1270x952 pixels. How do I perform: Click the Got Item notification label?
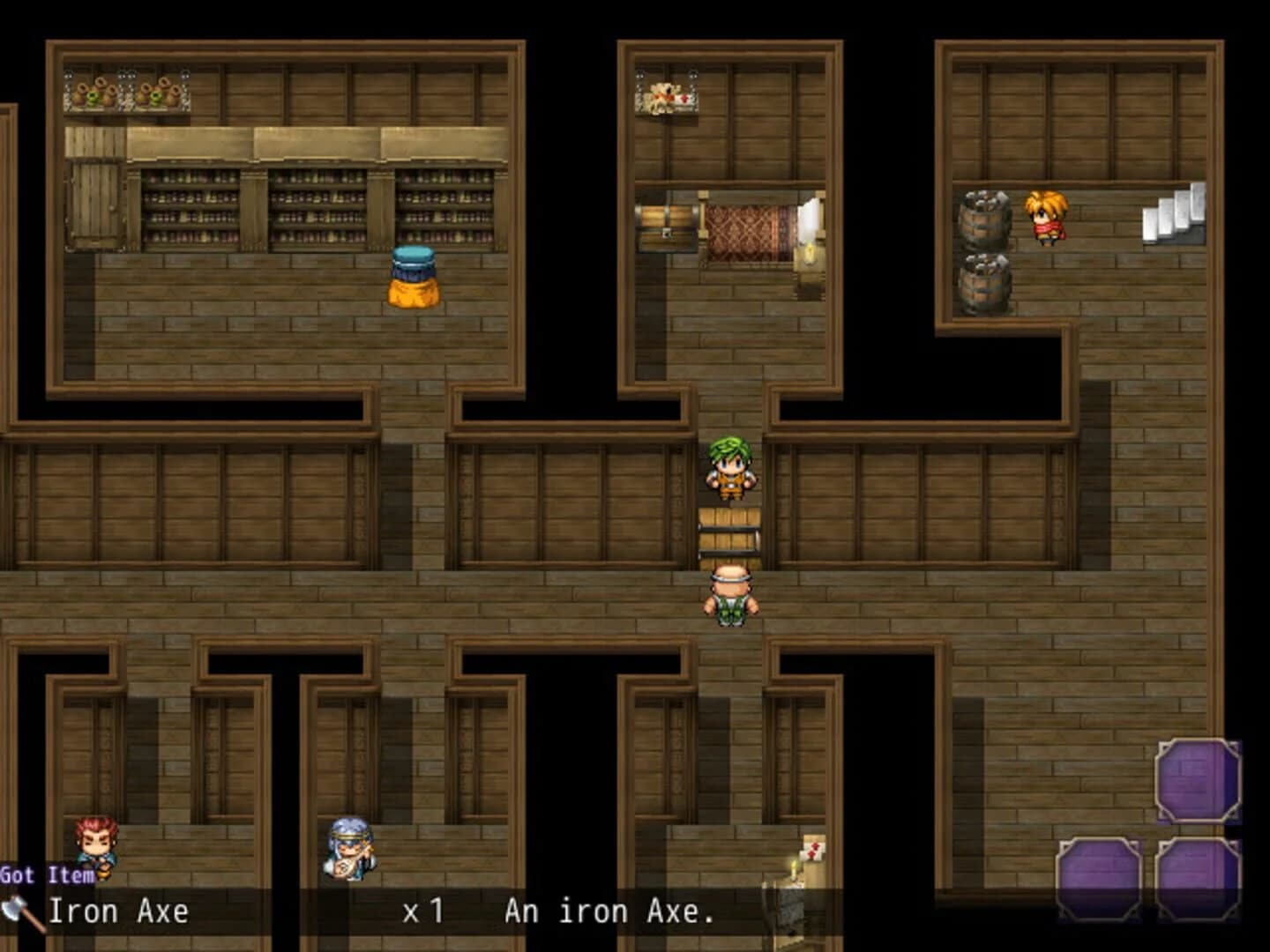point(49,876)
